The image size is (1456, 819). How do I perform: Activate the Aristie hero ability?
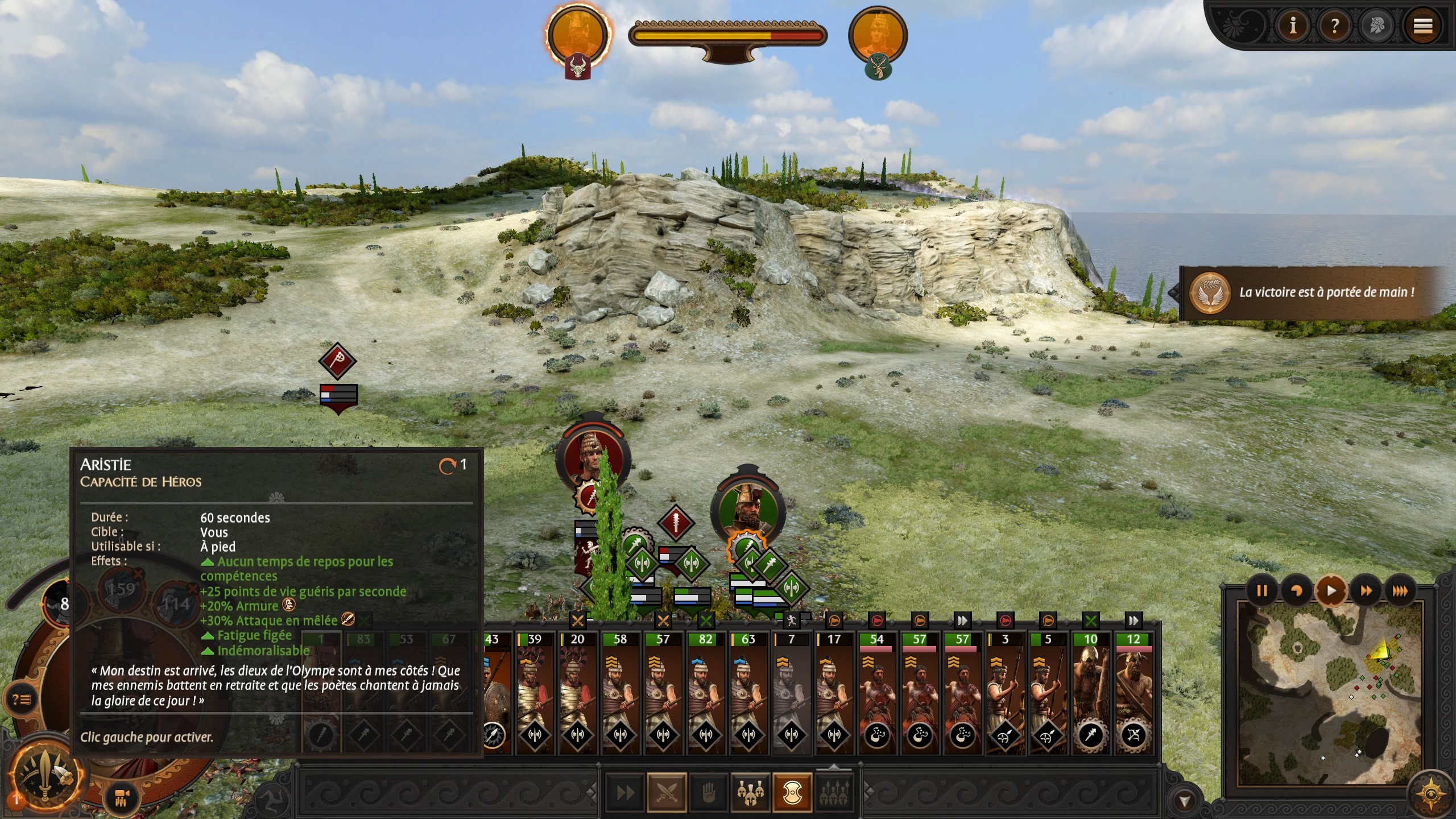pyautogui.click(x=44, y=774)
